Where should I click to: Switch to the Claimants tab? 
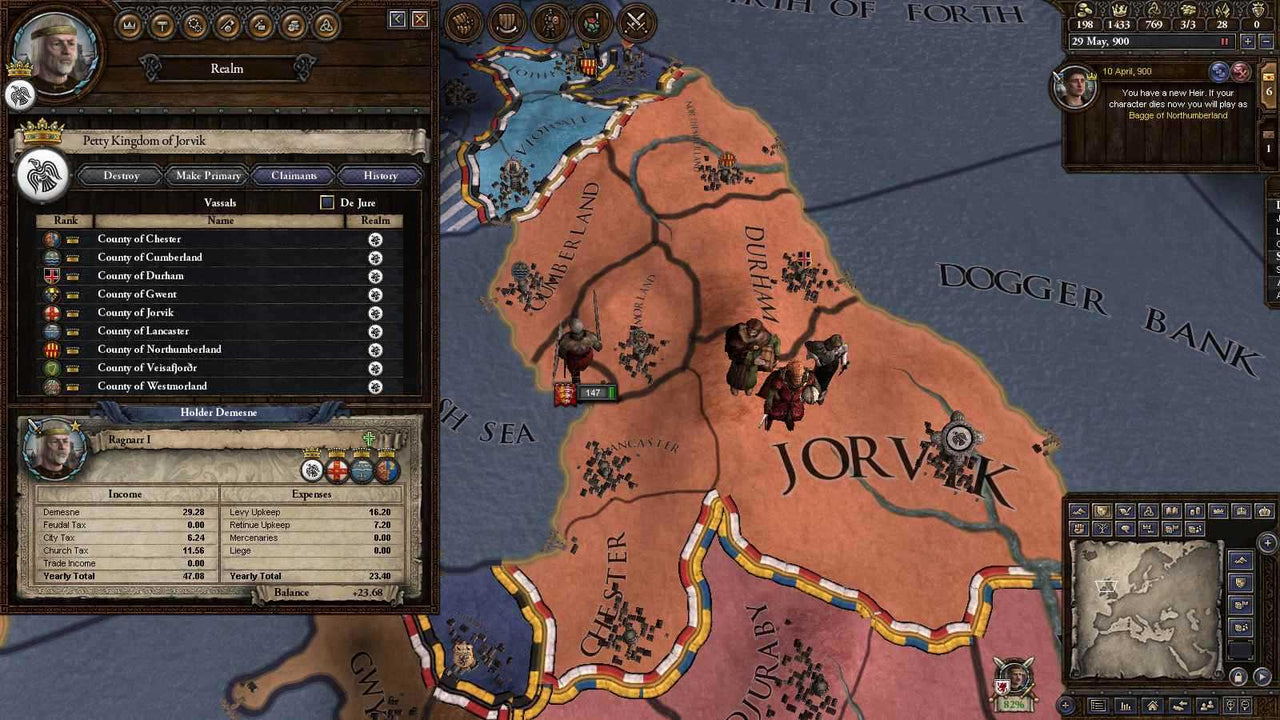tap(294, 176)
